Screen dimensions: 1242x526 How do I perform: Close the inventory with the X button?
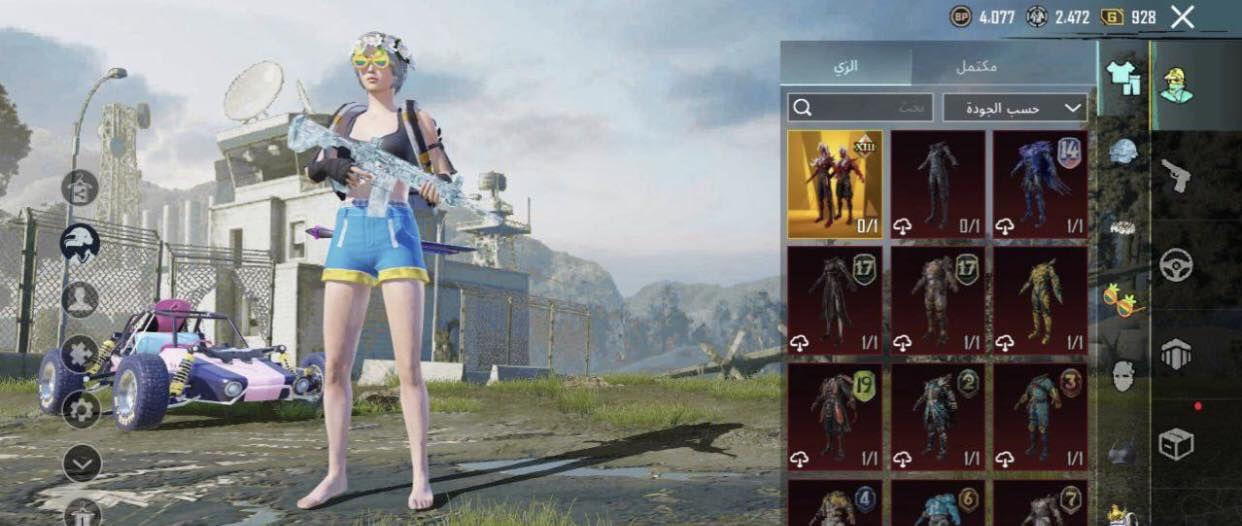[1182, 17]
